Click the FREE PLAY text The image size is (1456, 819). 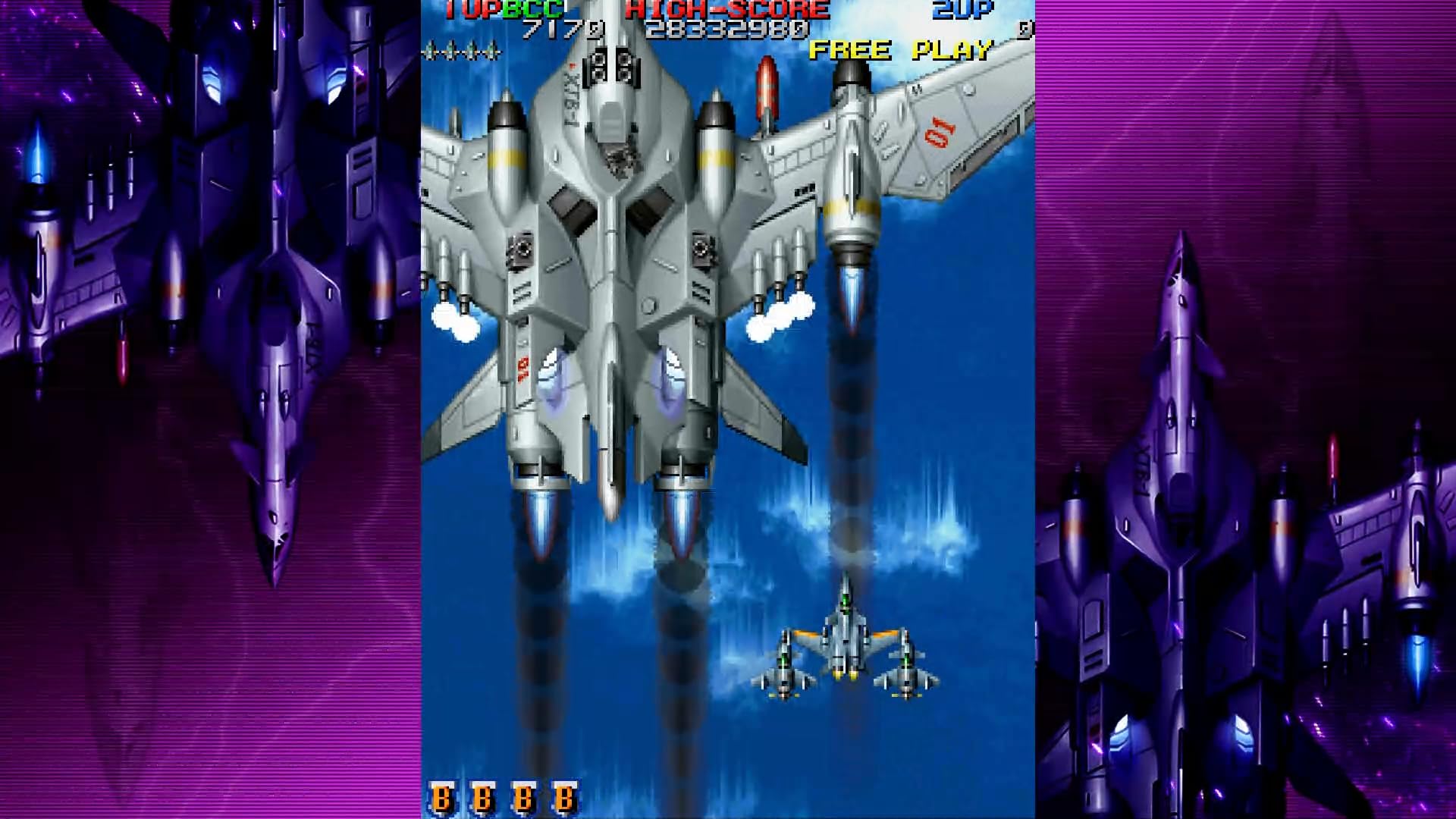899,50
